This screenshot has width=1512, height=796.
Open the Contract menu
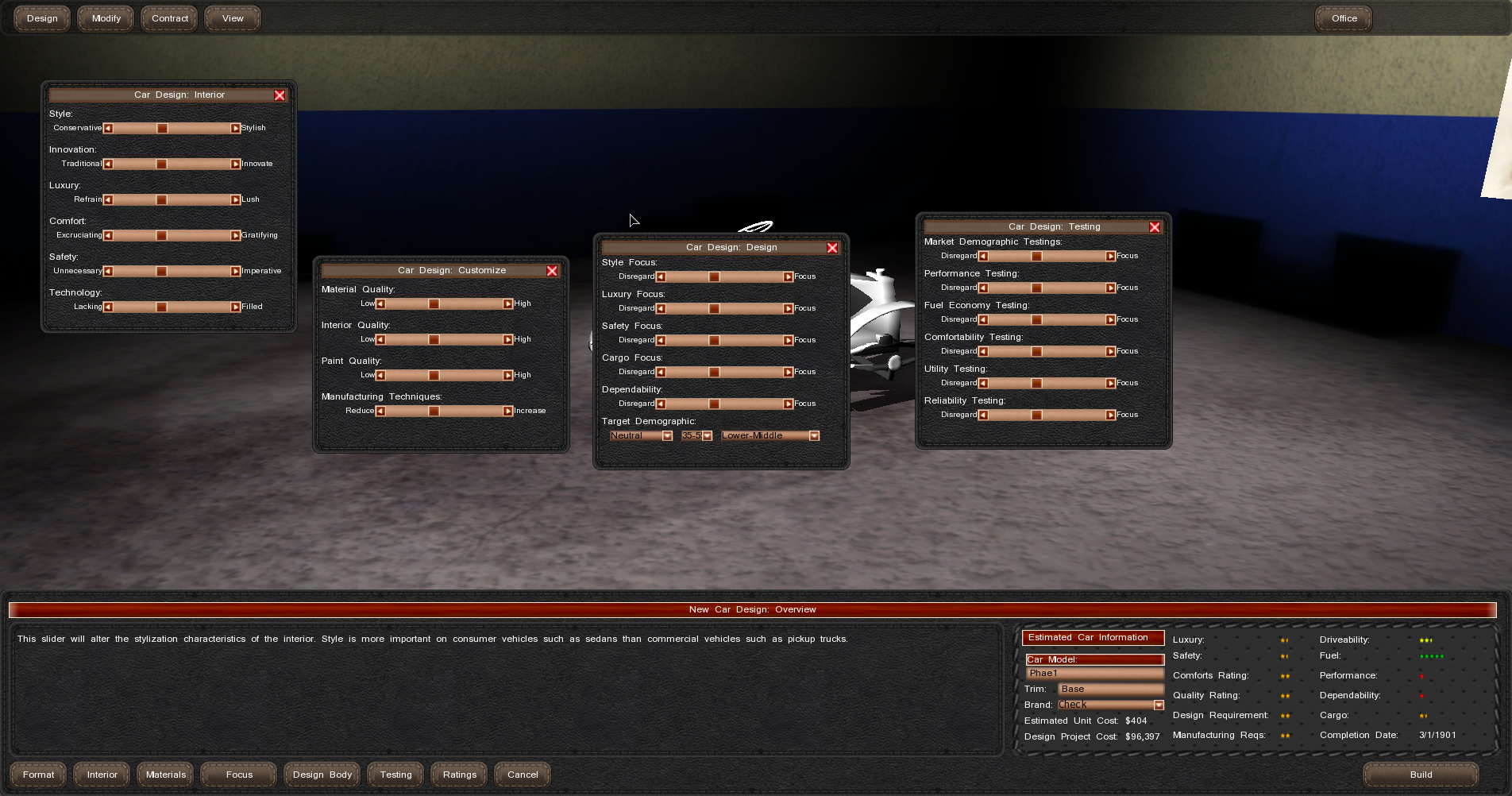click(x=170, y=18)
